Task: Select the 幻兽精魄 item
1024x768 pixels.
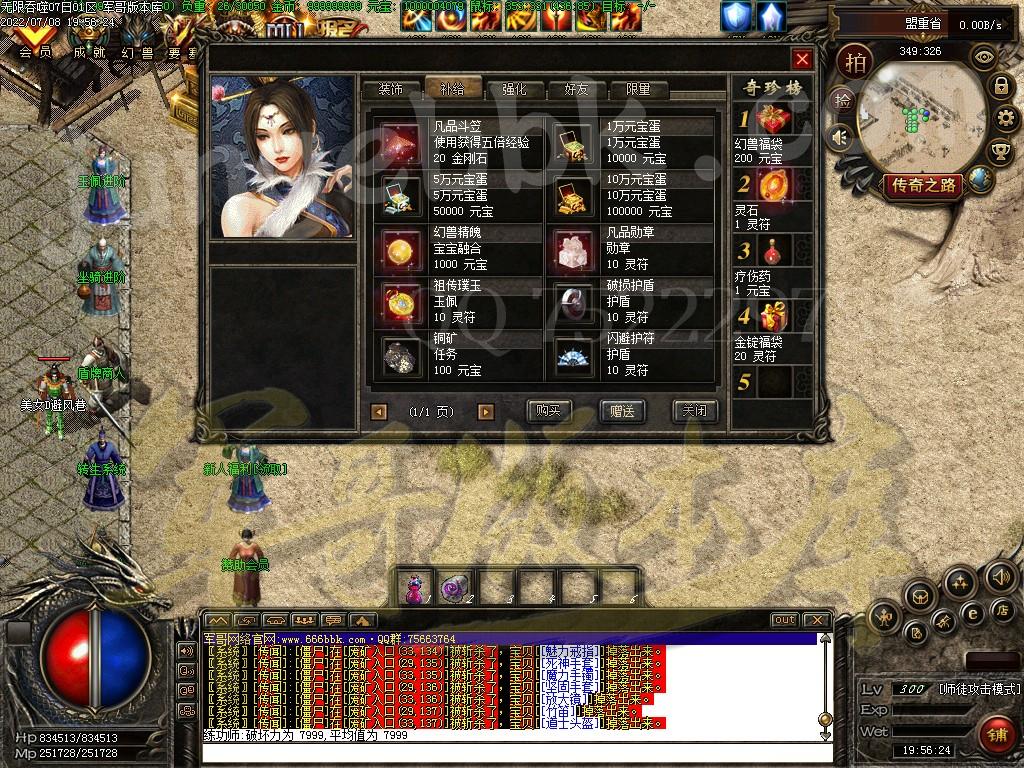Action: tap(458, 248)
